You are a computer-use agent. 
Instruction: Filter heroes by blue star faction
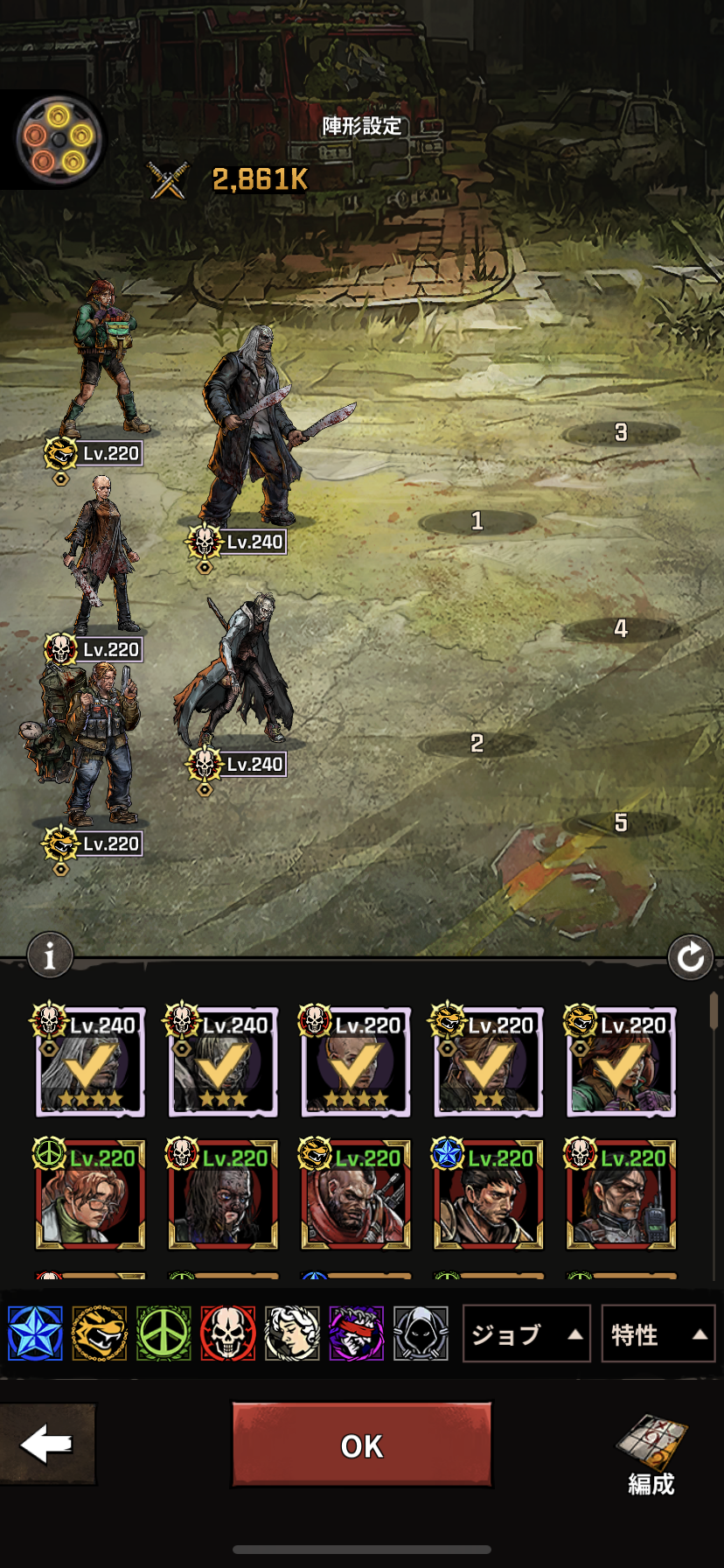coord(35,1333)
